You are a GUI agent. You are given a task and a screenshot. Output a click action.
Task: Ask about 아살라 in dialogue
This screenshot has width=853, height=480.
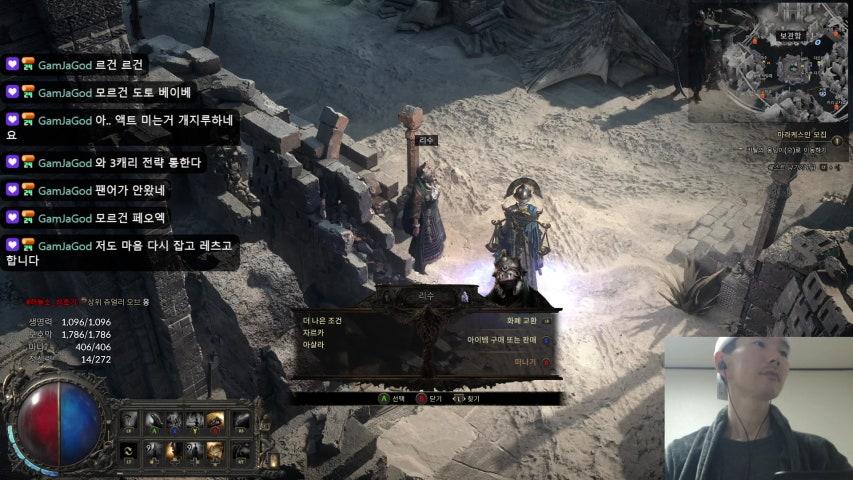coord(313,344)
